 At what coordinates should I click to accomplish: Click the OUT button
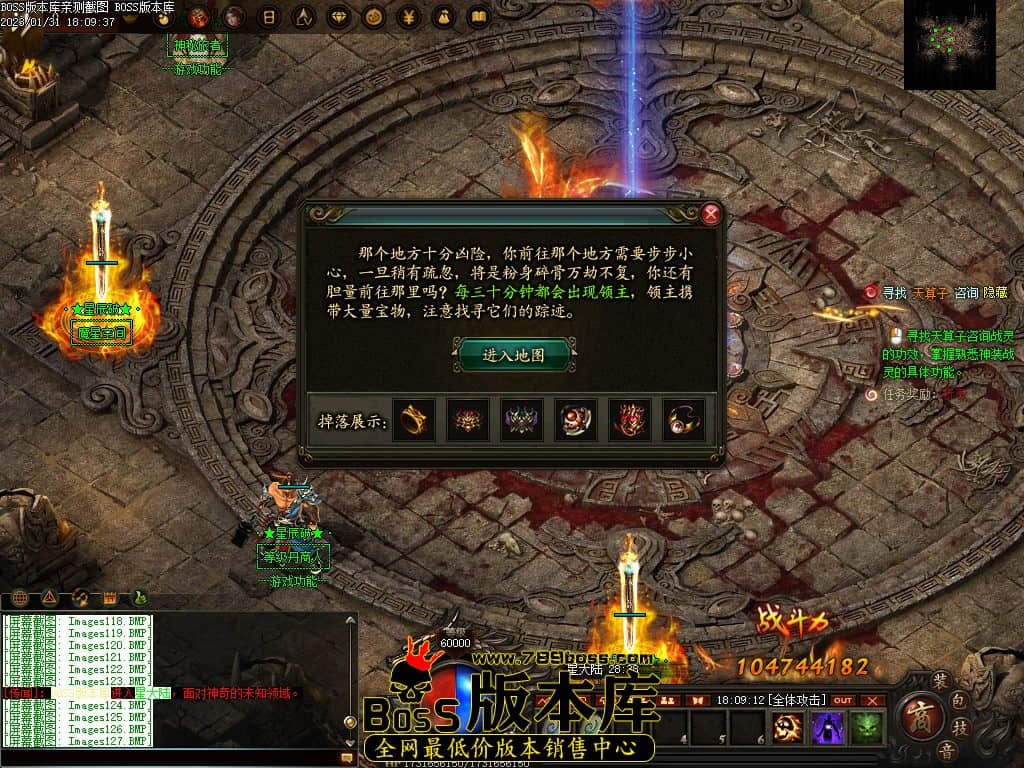coord(843,700)
